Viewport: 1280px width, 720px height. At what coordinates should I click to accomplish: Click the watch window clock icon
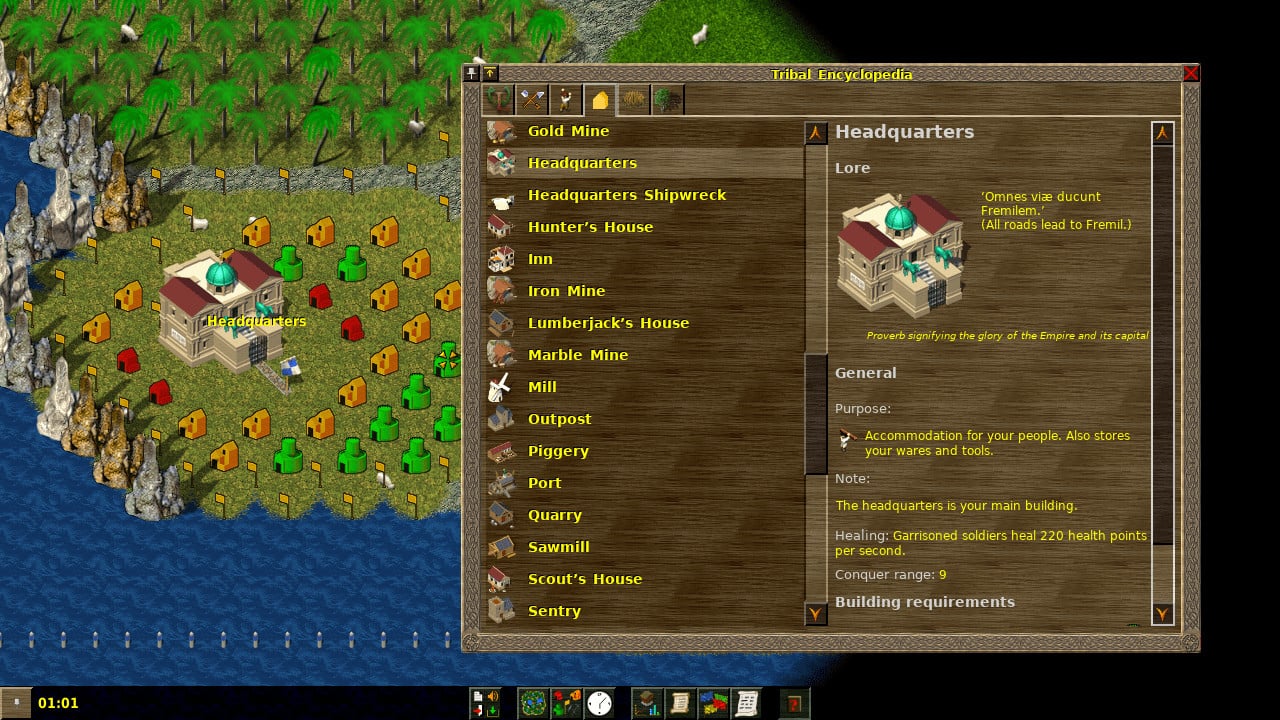[x=599, y=703]
